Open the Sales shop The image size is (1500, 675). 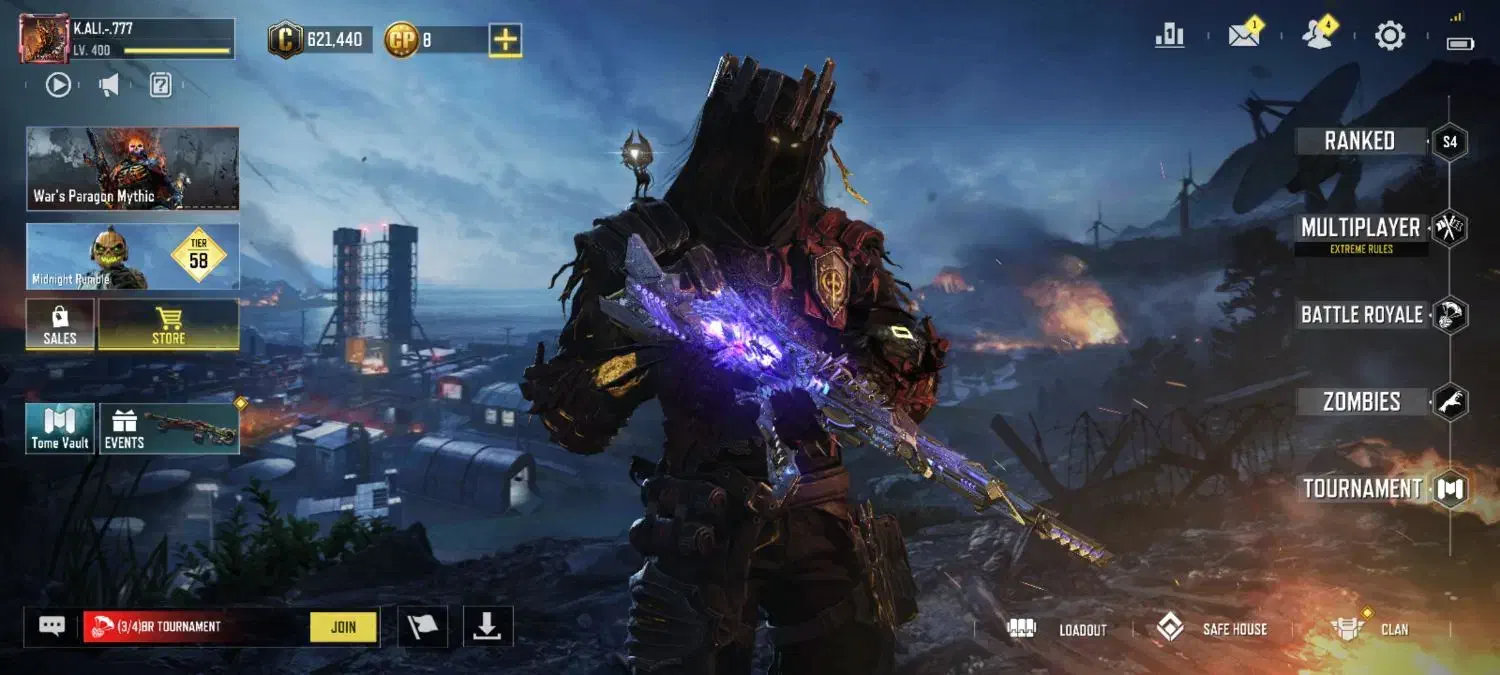point(60,325)
